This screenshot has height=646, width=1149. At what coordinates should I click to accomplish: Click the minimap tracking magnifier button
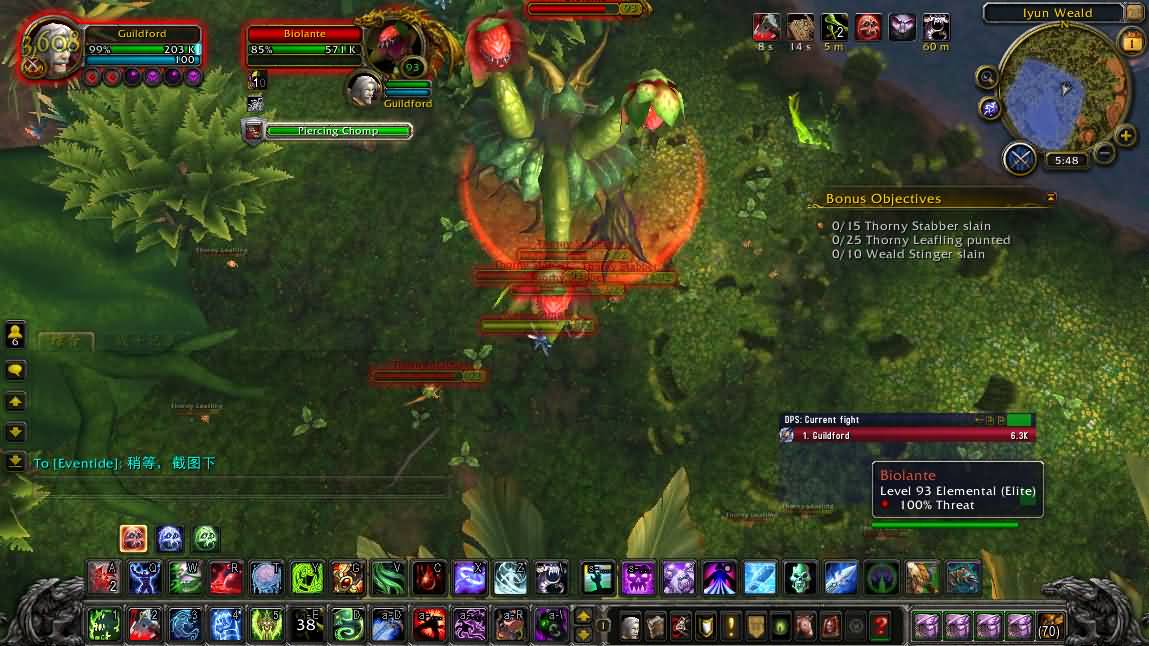point(987,77)
